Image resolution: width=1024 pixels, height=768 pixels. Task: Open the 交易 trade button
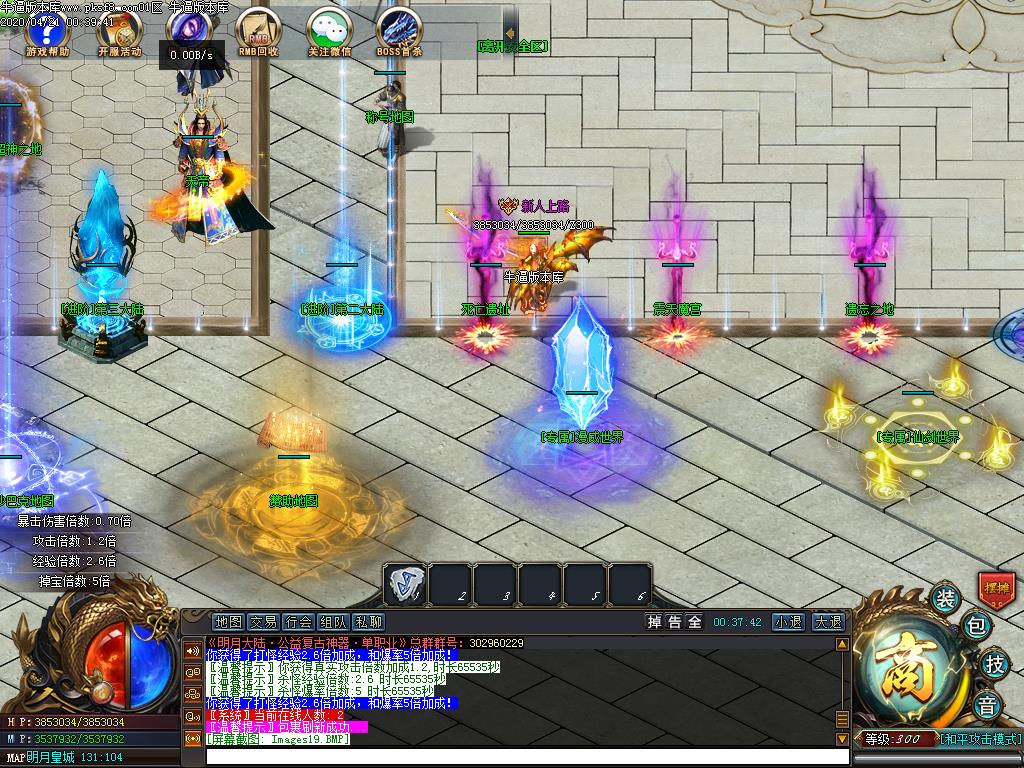pos(263,622)
